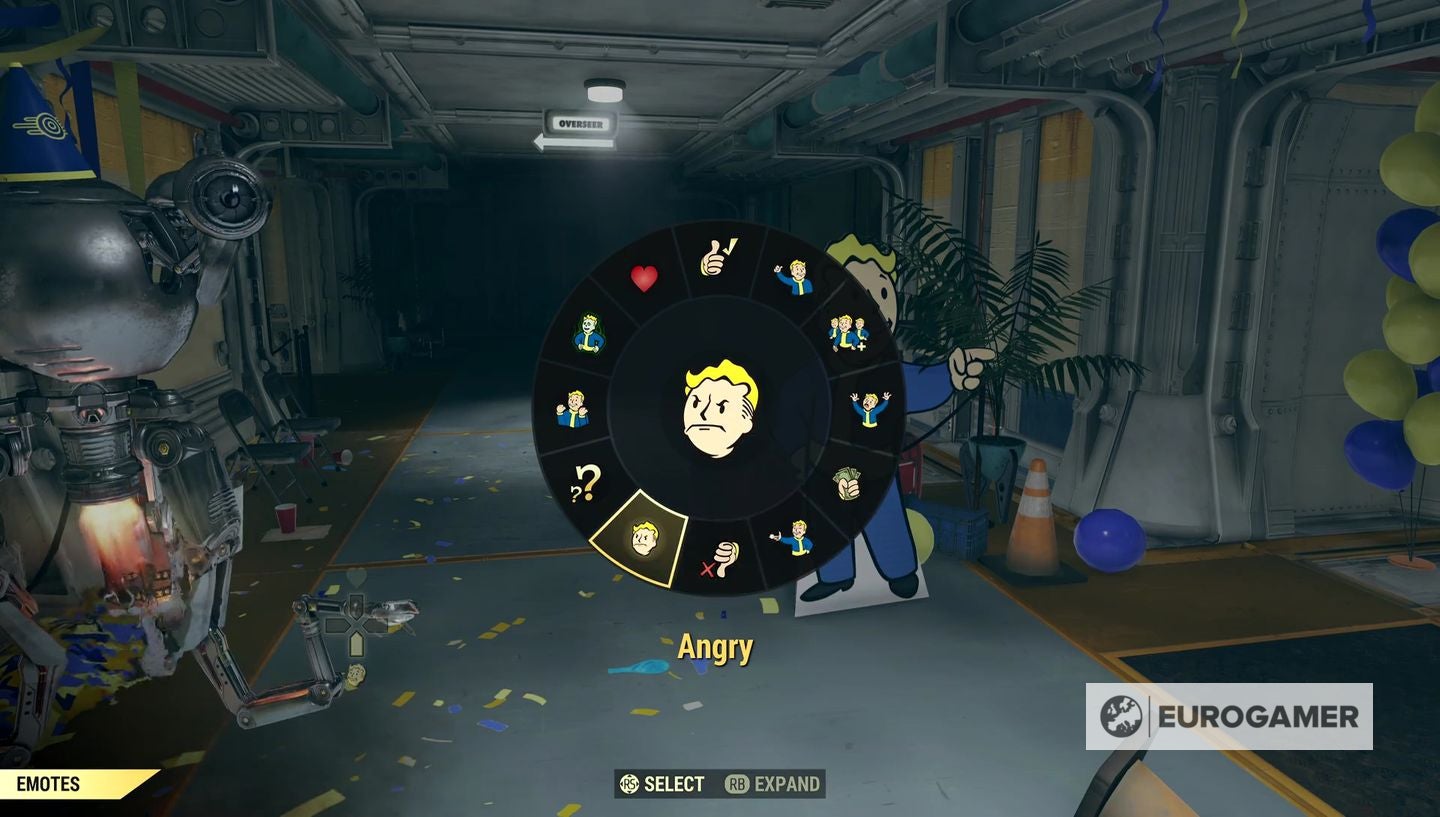Pick the question mark emote
Image resolution: width=1440 pixels, height=817 pixels.
[584, 483]
